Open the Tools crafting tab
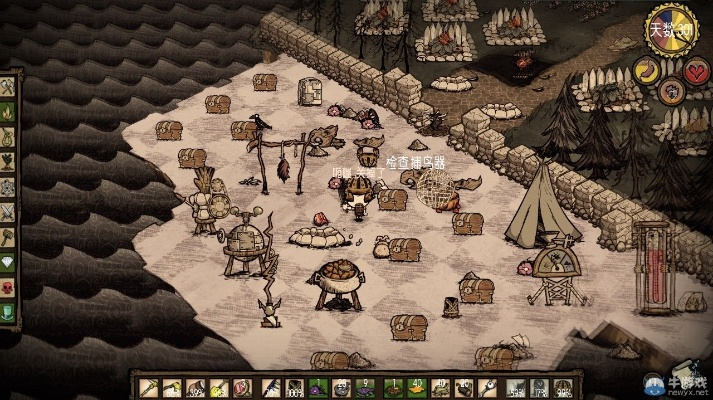The image size is (713, 400). 8,87
